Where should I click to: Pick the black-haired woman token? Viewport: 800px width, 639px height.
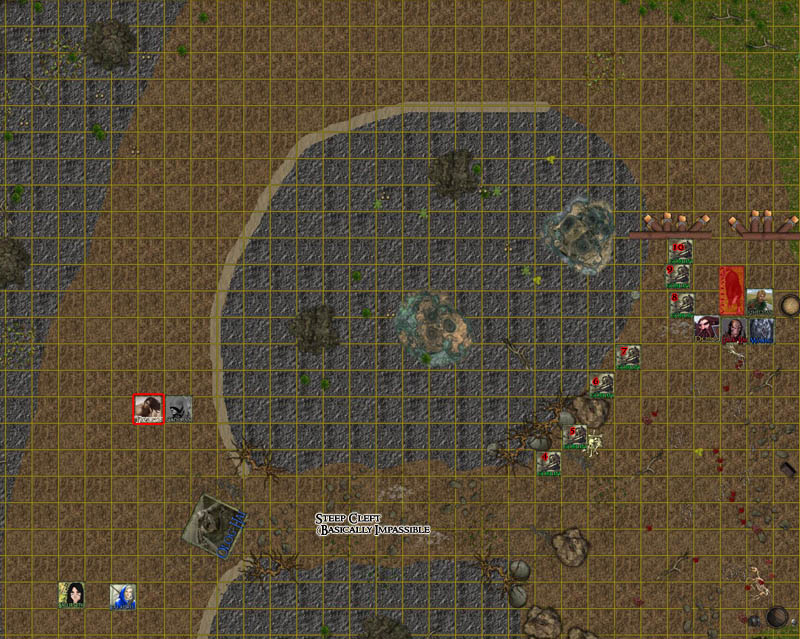point(71,595)
